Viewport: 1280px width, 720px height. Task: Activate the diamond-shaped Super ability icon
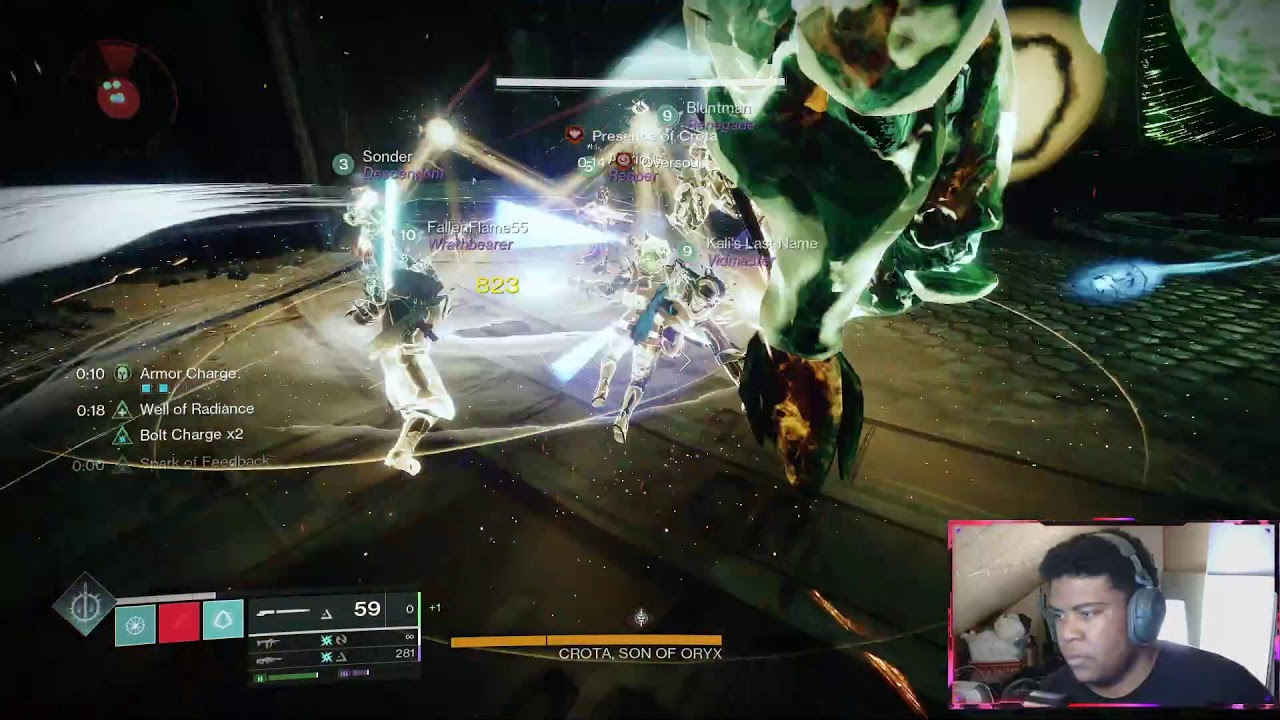click(x=85, y=602)
